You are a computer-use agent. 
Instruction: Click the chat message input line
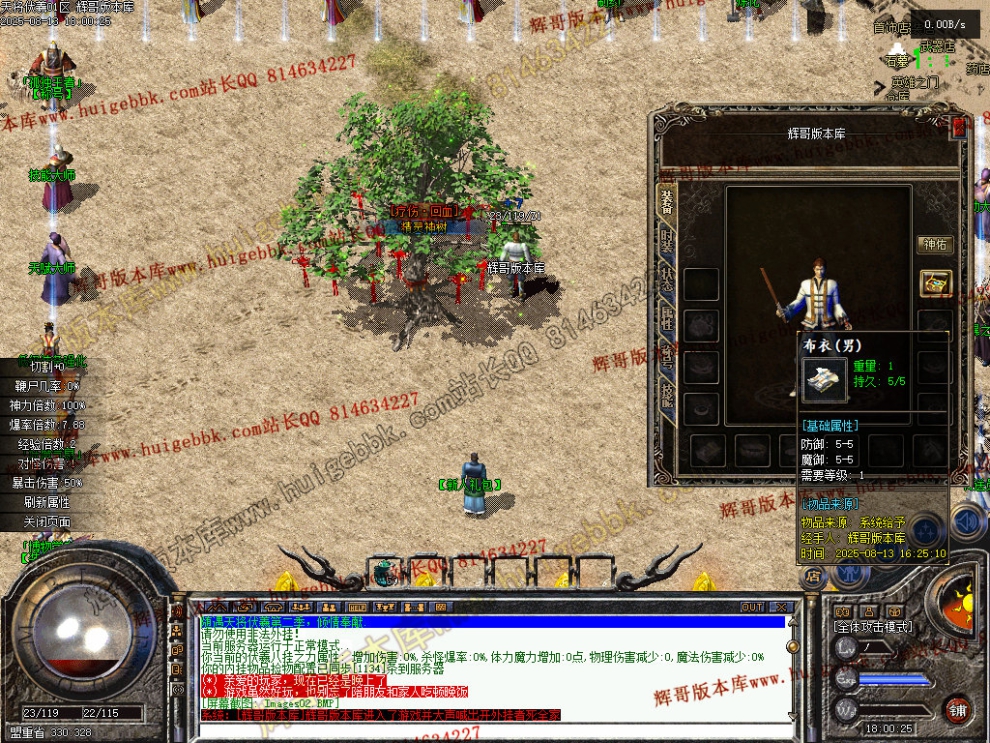(490, 730)
